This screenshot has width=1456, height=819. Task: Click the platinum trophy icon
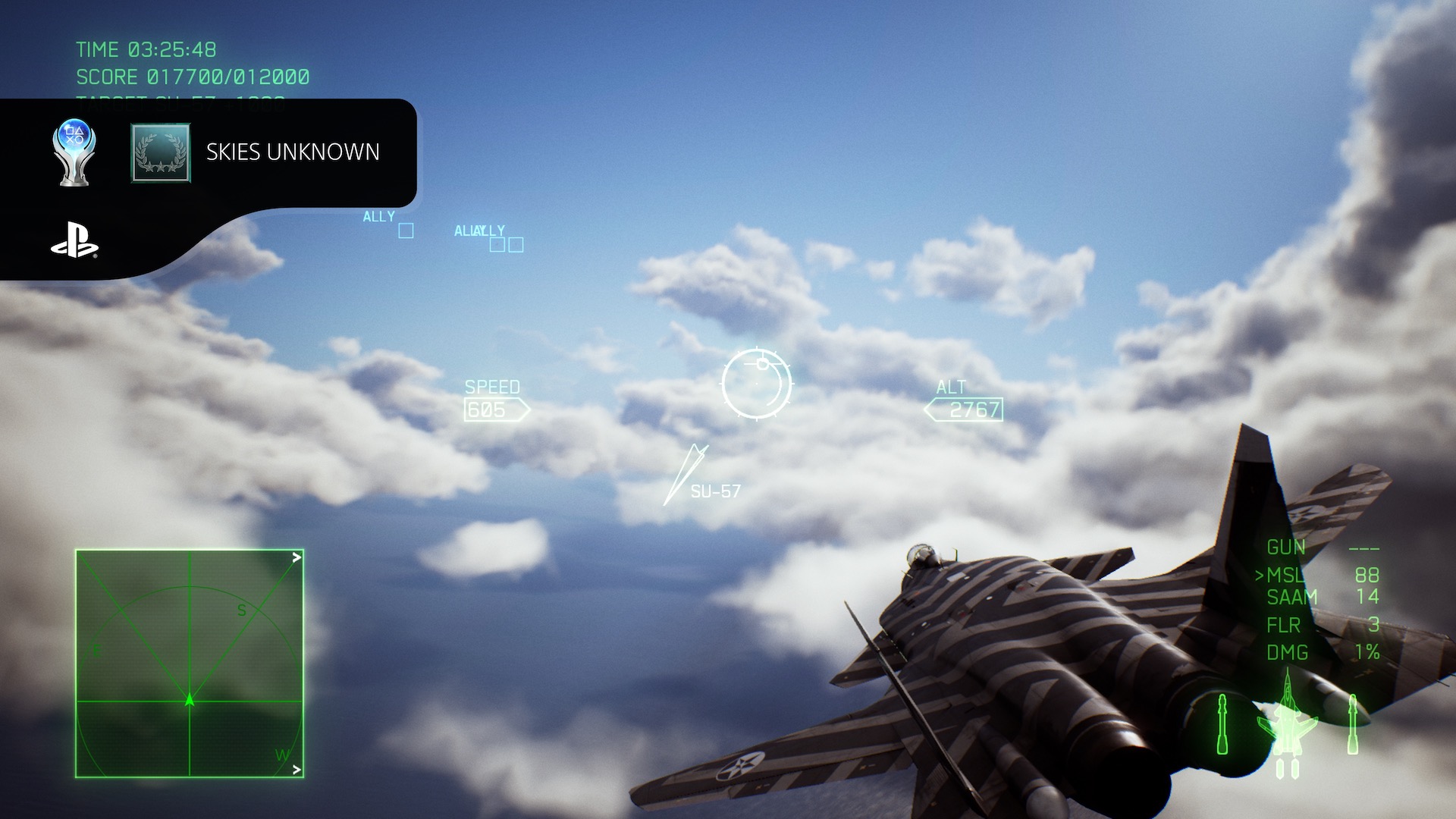click(x=74, y=152)
